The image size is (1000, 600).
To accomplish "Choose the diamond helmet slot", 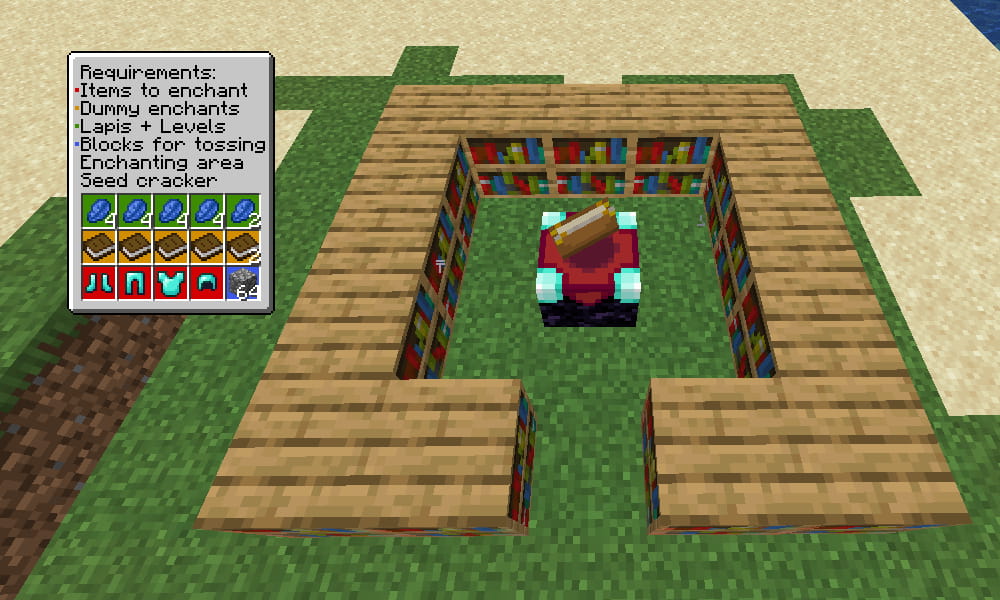I will coord(206,282).
